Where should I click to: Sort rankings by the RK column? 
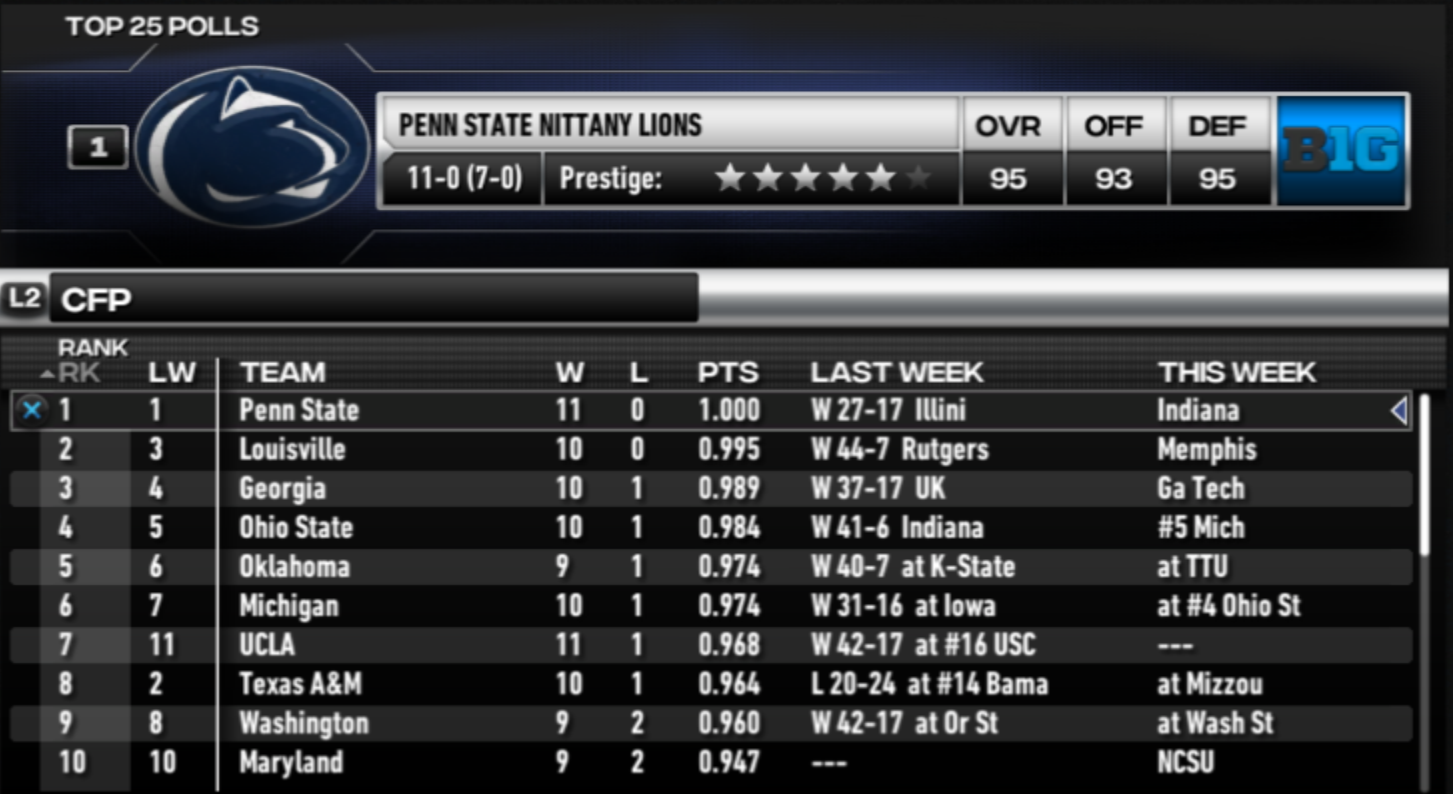coord(79,373)
